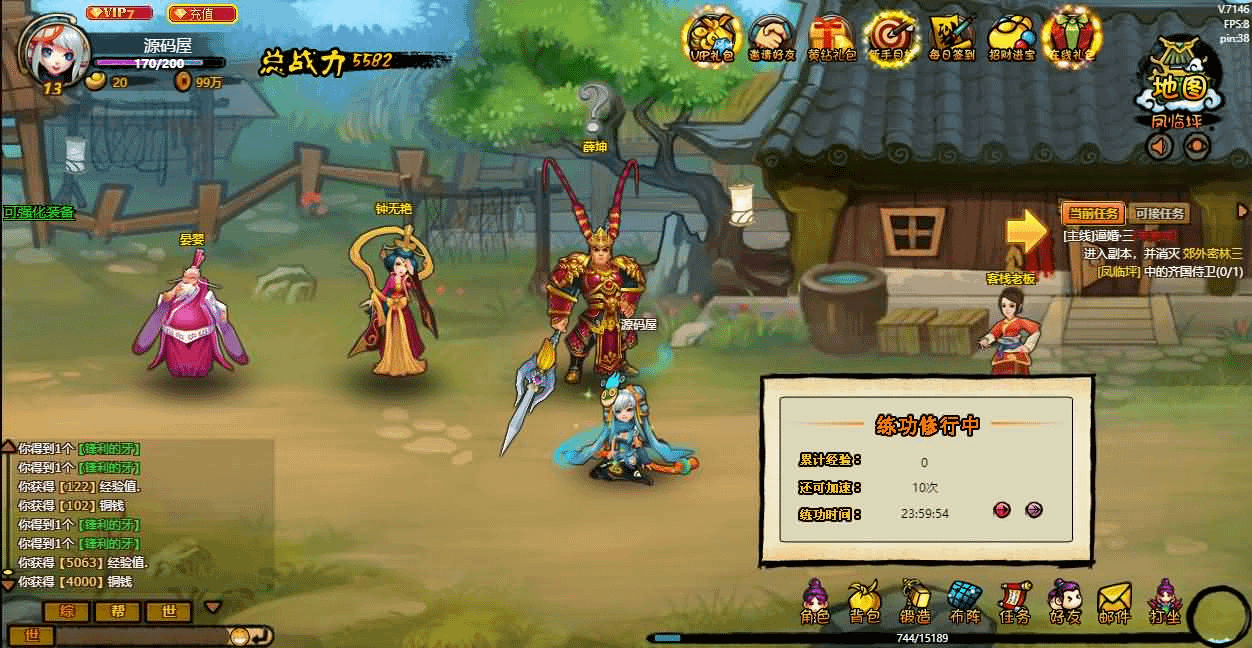1252x648 pixels.
Task: Switch to the 可接任务 available quests tab
Action: [x=1158, y=213]
